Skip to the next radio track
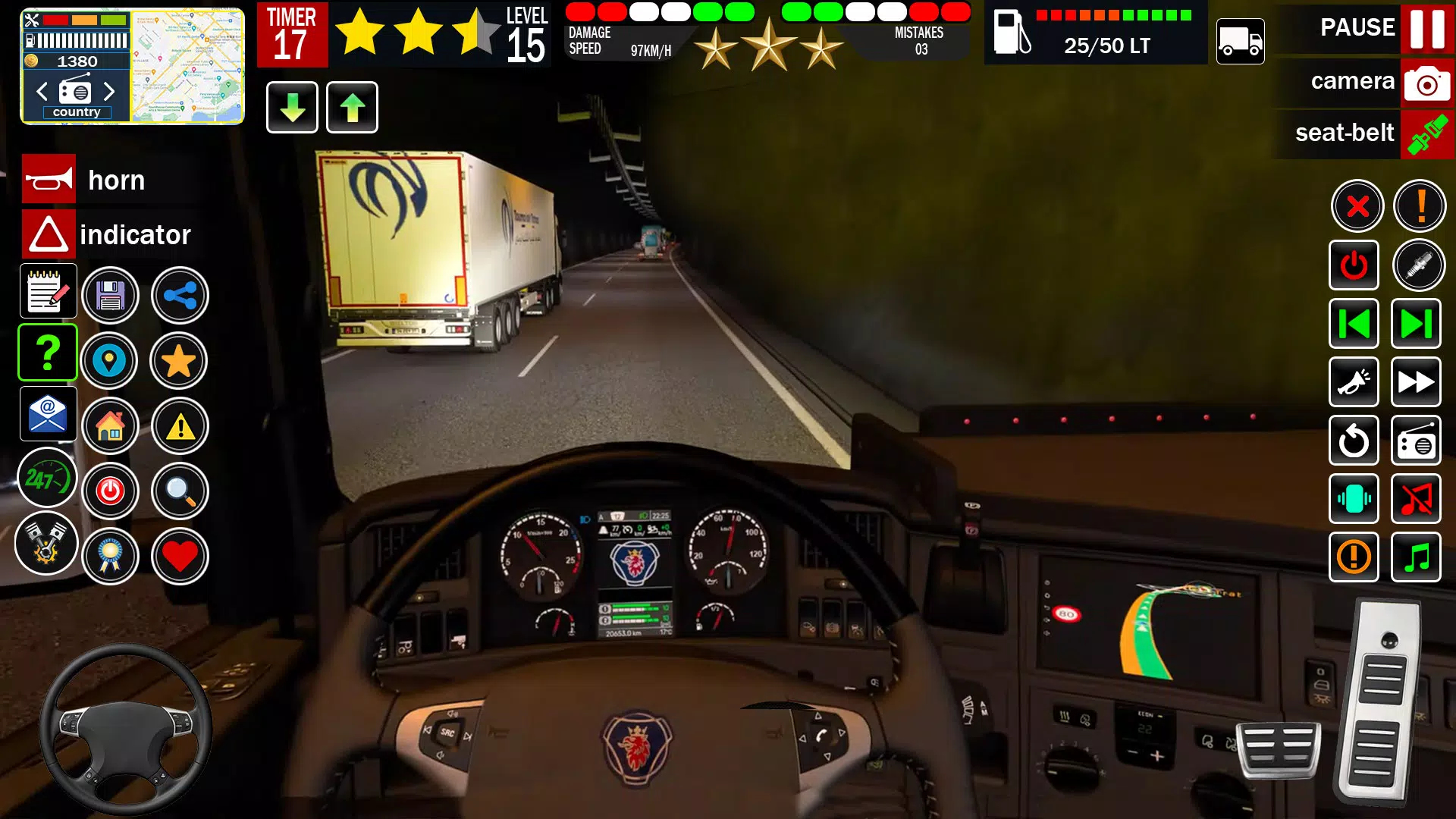The image size is (1456, 819). (1416, 324)
